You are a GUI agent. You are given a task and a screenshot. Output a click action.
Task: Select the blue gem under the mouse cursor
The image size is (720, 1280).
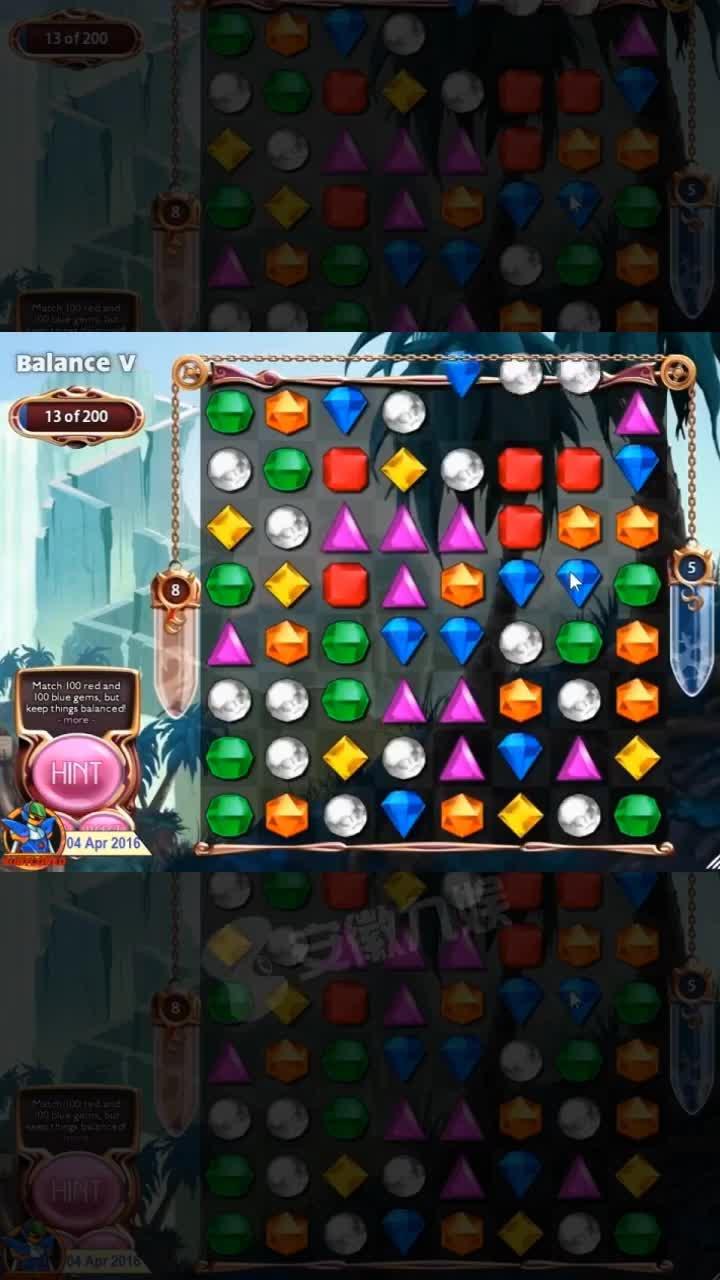[578, 583]
